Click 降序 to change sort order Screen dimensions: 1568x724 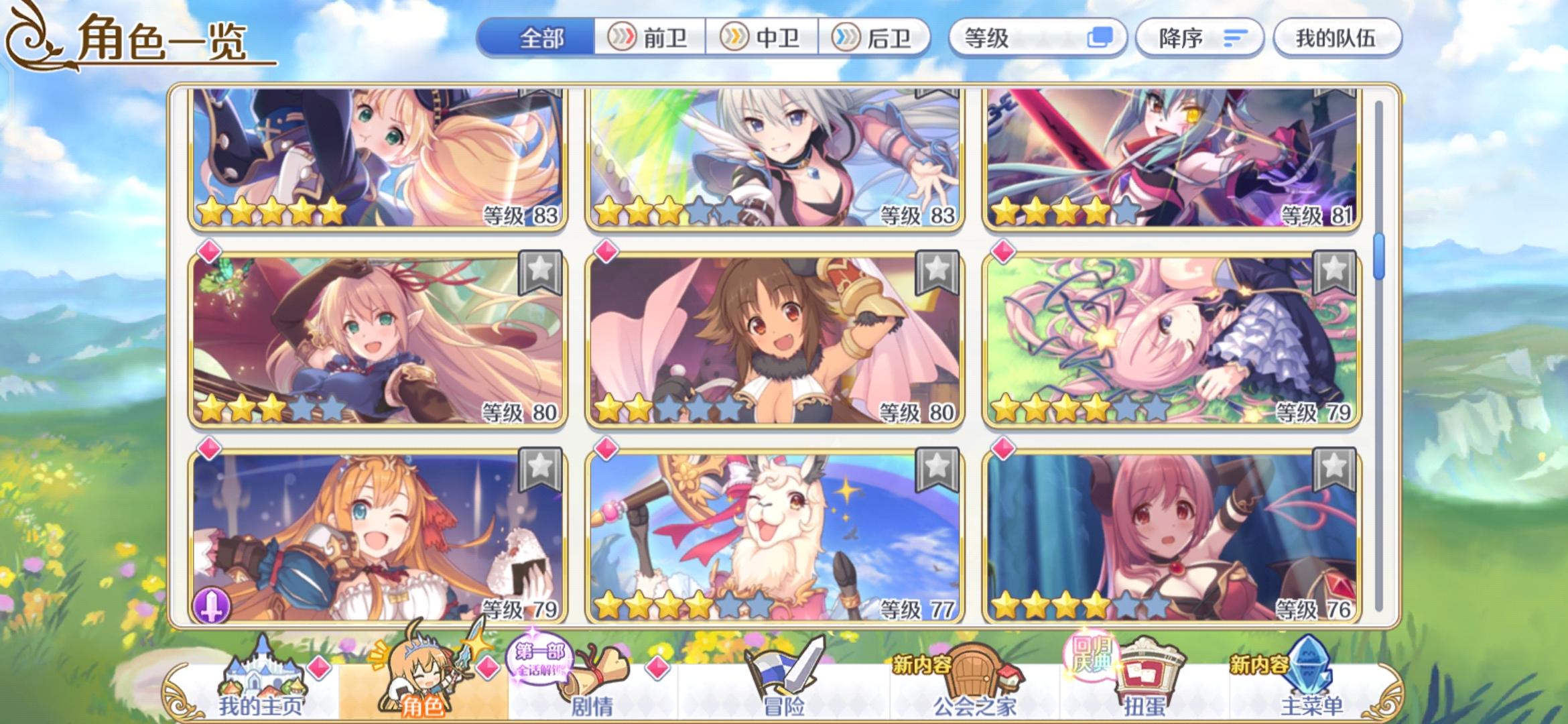pyautogui.click(x=1199, y=38)
